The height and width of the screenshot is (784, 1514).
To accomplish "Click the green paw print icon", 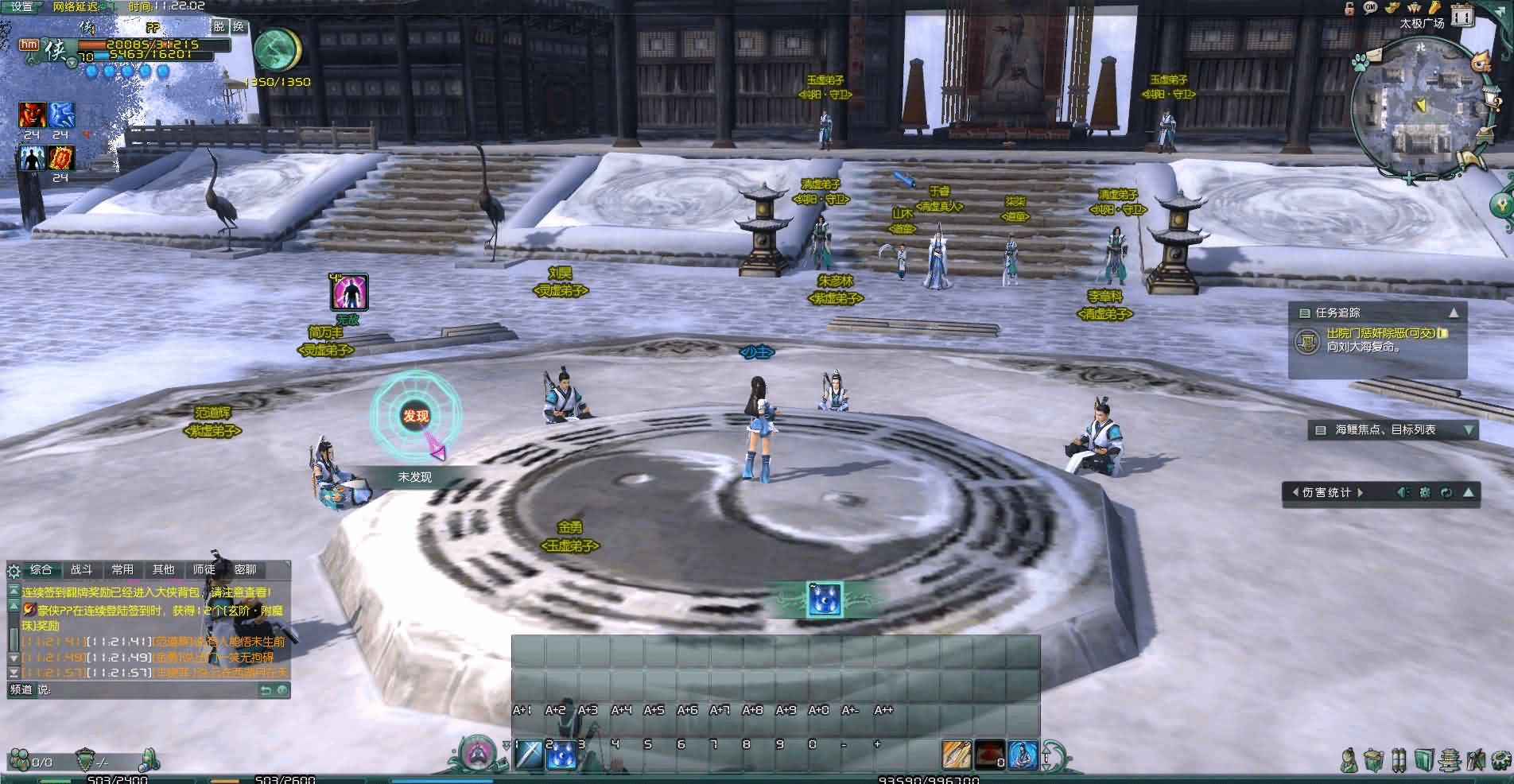I will 1359,61.
